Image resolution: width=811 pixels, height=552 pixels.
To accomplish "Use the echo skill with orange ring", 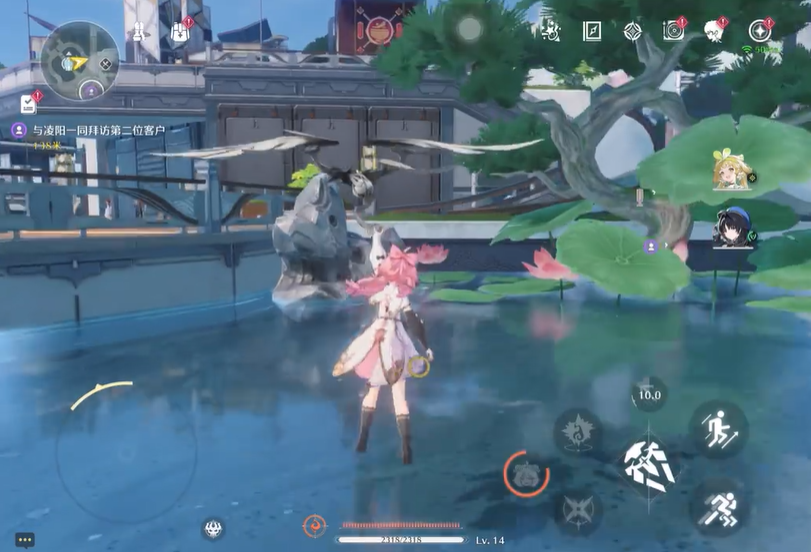I will click(x=526, y=474).
